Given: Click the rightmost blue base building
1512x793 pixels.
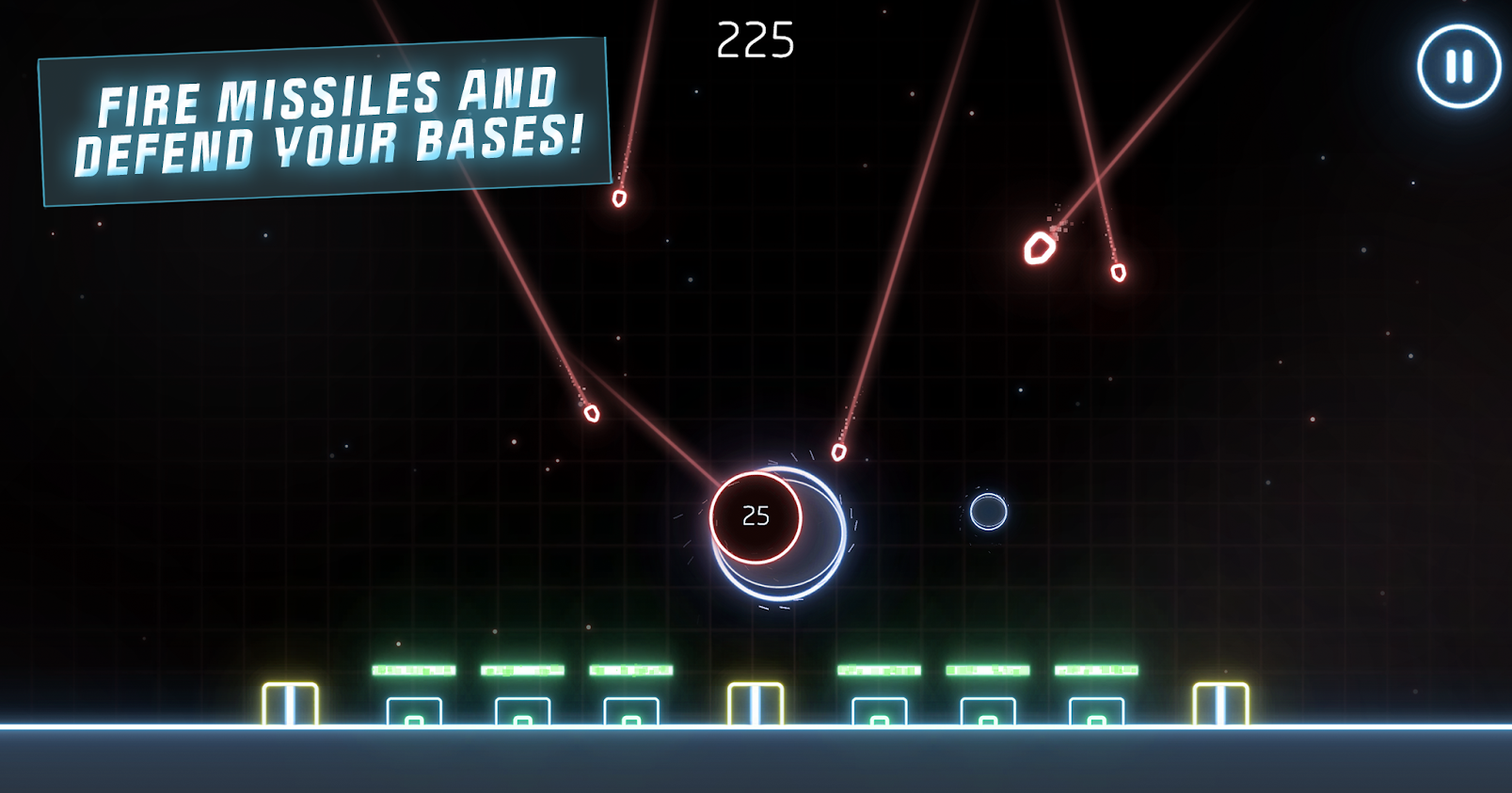Looking at the screenshot, I should click(1095, 713).
